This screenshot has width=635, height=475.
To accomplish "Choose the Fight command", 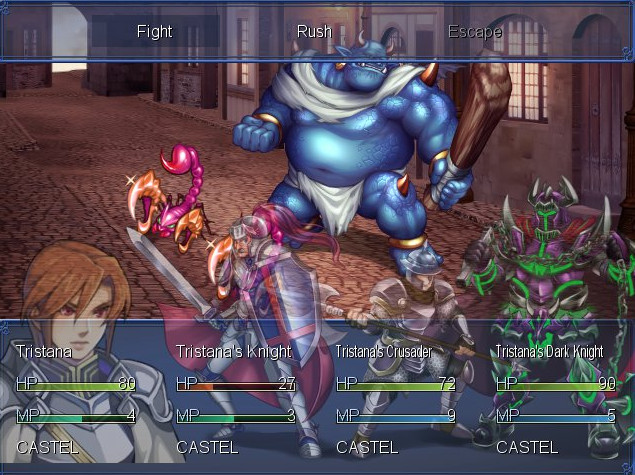I will pyautogui.click(x=154, y=31).
